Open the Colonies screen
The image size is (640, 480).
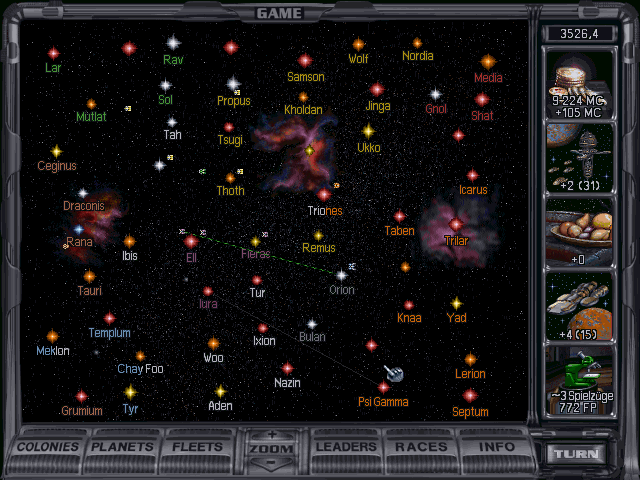click(47, 446)
